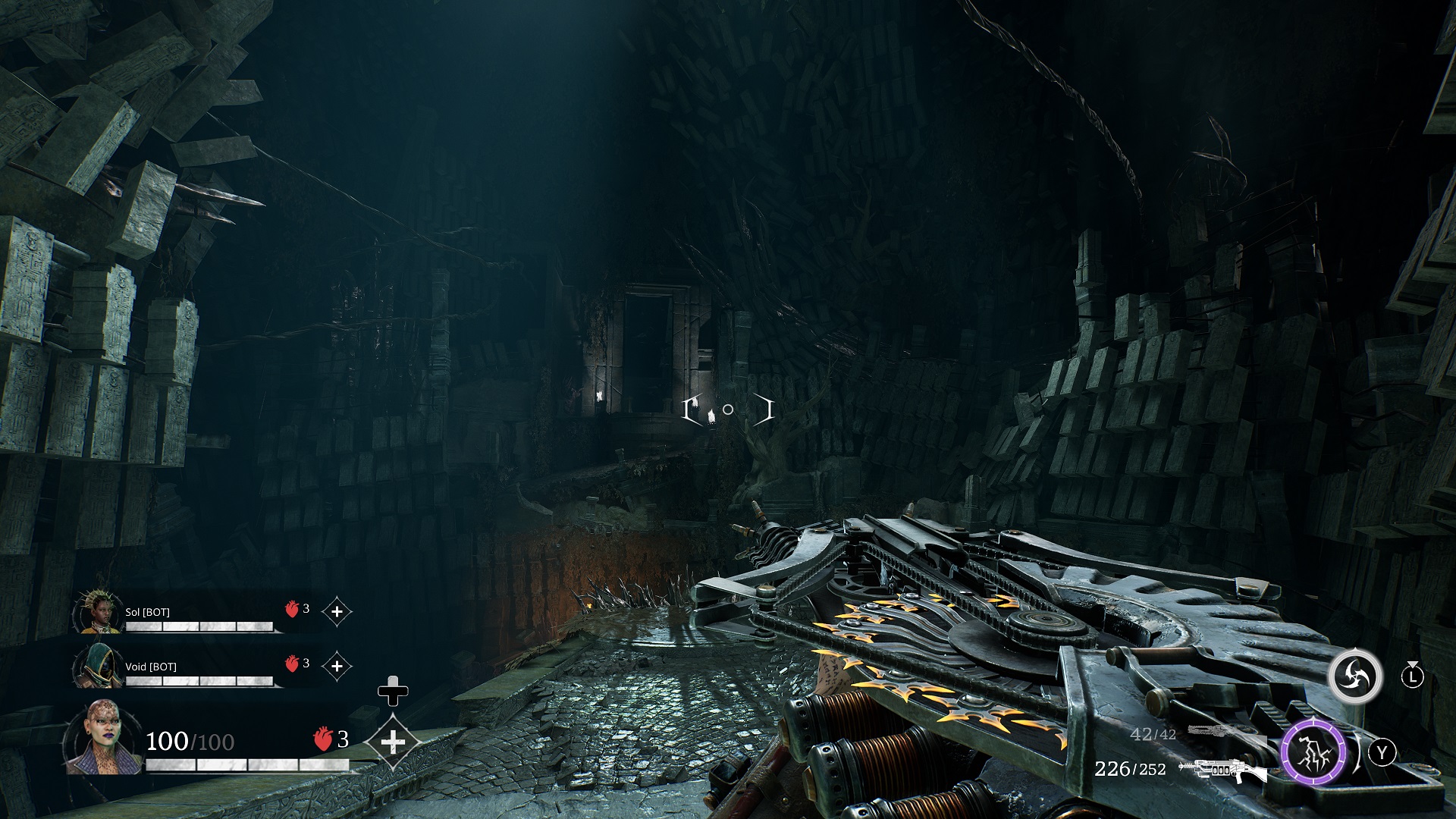Use your own large heal diamond
Viewport: 1456px width, 819px height.
(x=392, y=742)
